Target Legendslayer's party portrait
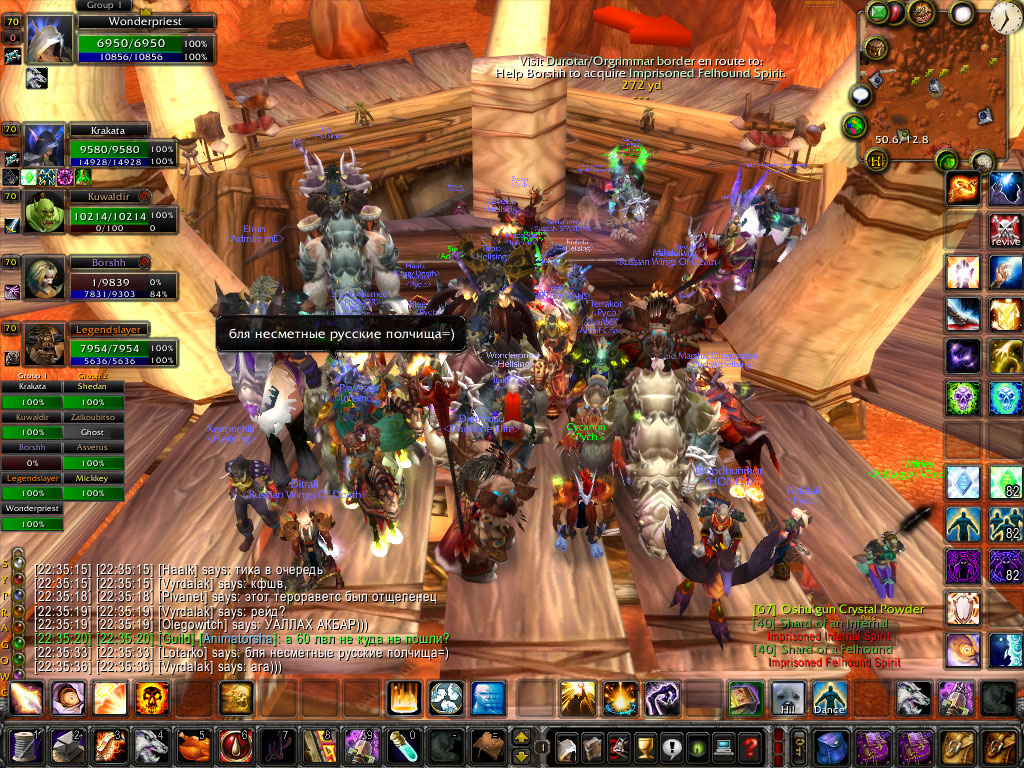Viewport: 1024px width, 768px height. 44,345
